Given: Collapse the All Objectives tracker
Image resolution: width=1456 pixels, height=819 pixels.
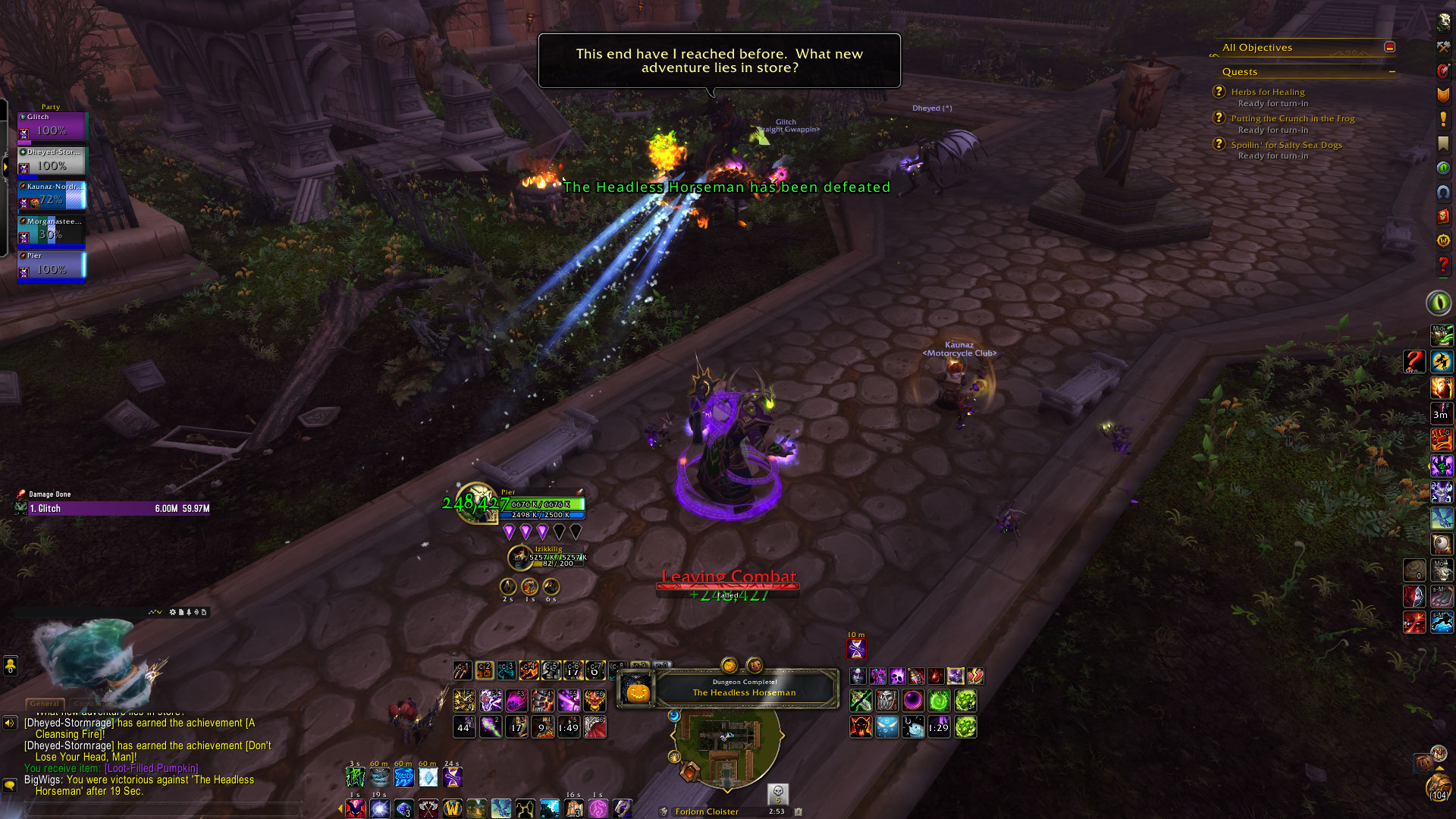Looking at the screenshot, I should click(1389, 47).
